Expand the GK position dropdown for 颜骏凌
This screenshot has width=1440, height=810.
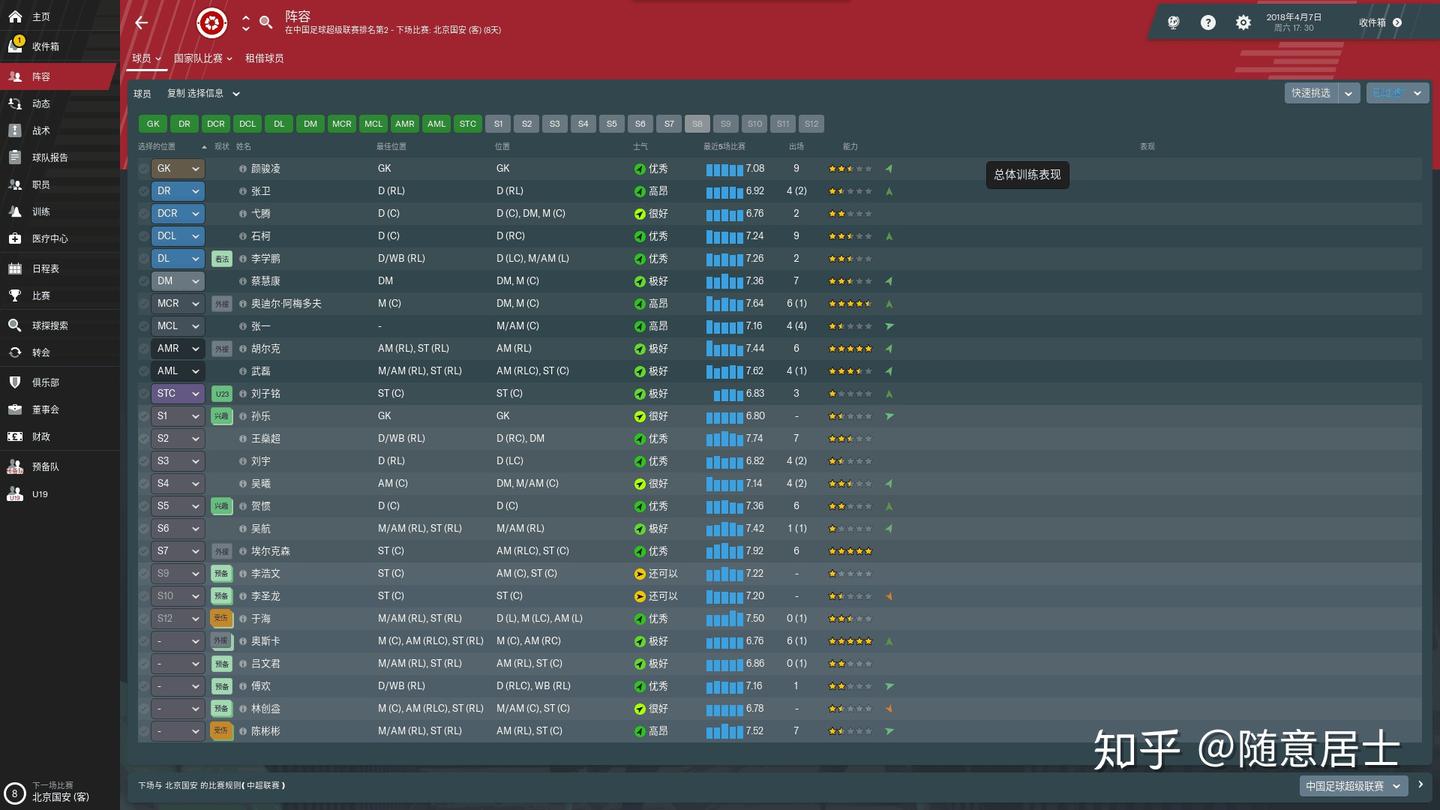pyautogui.click(x=178, y=168)
